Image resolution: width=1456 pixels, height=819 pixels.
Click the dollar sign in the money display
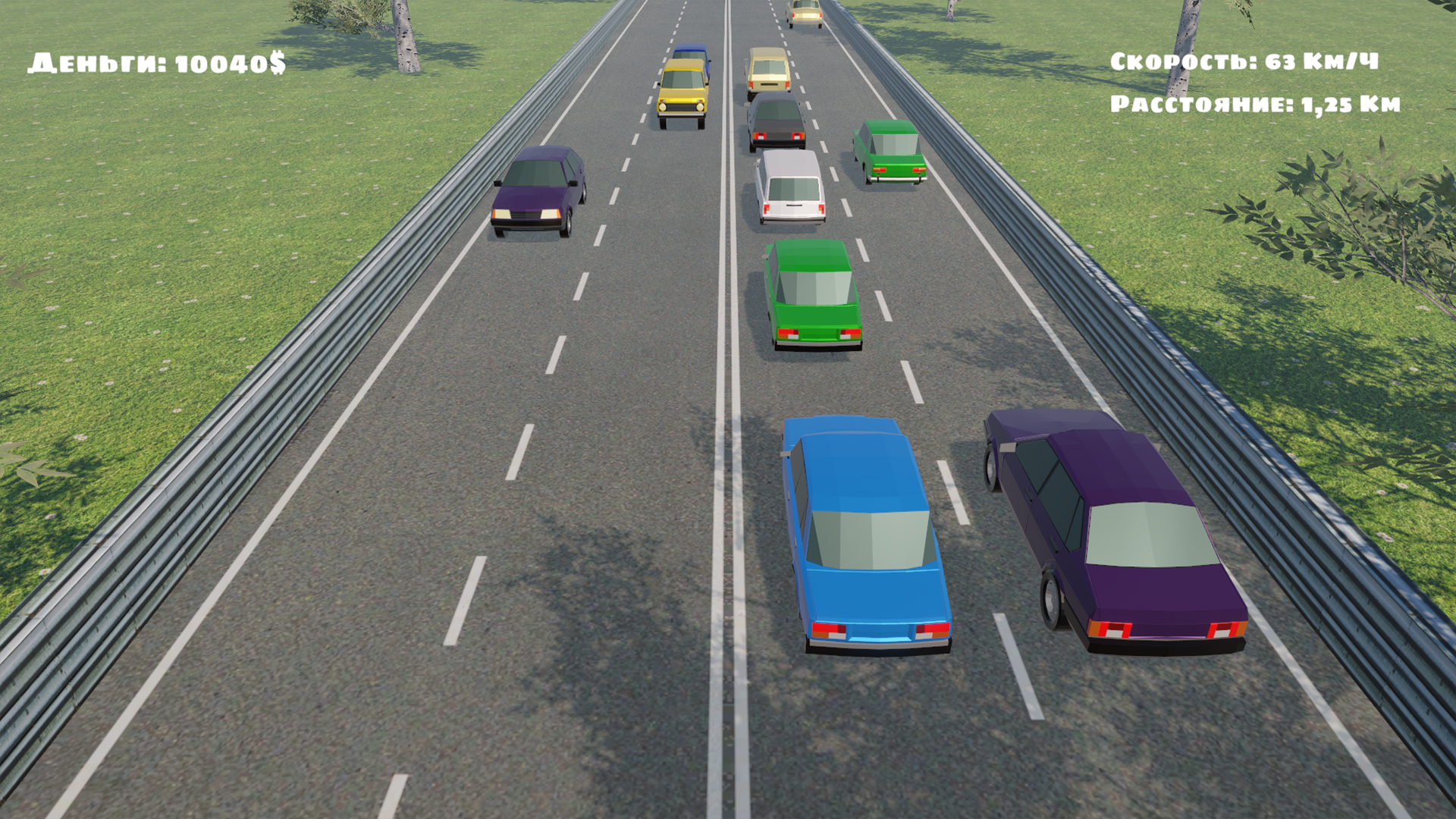coord(279,62)
